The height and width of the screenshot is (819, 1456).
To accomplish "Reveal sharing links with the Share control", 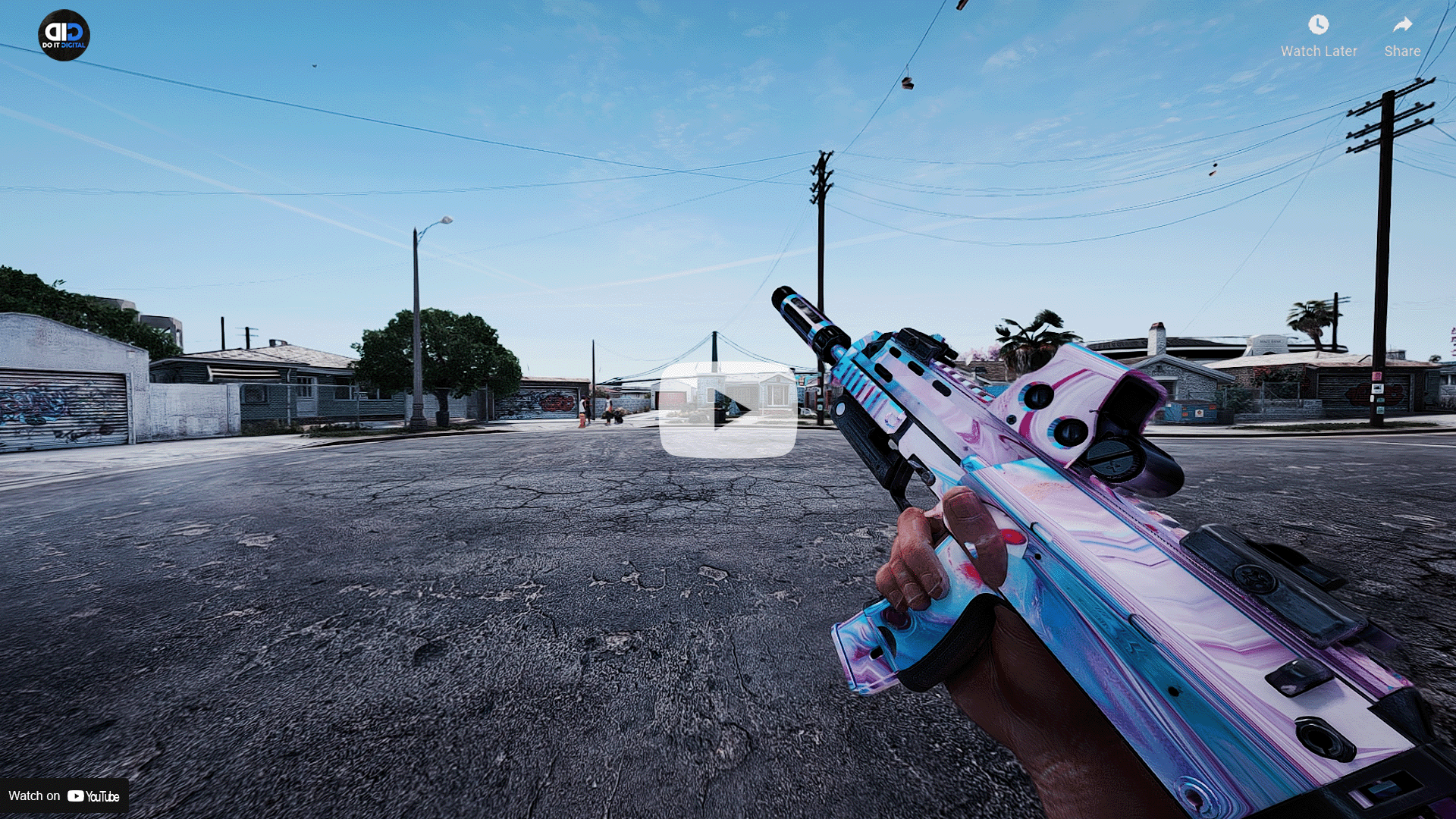I will pyautogui.click(x=1401, y=34).
